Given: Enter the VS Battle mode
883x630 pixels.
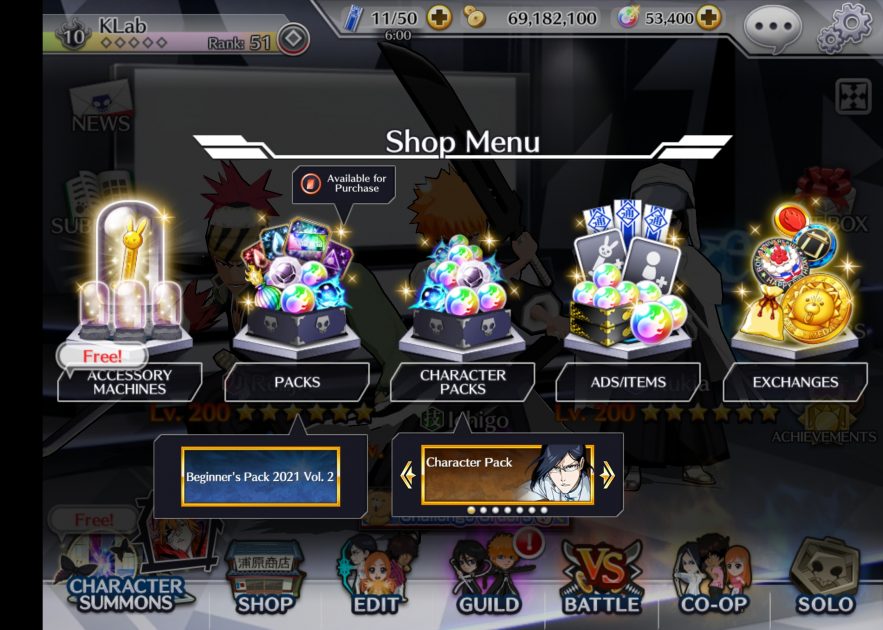Looking at the screenshot, I should [601, 580].
